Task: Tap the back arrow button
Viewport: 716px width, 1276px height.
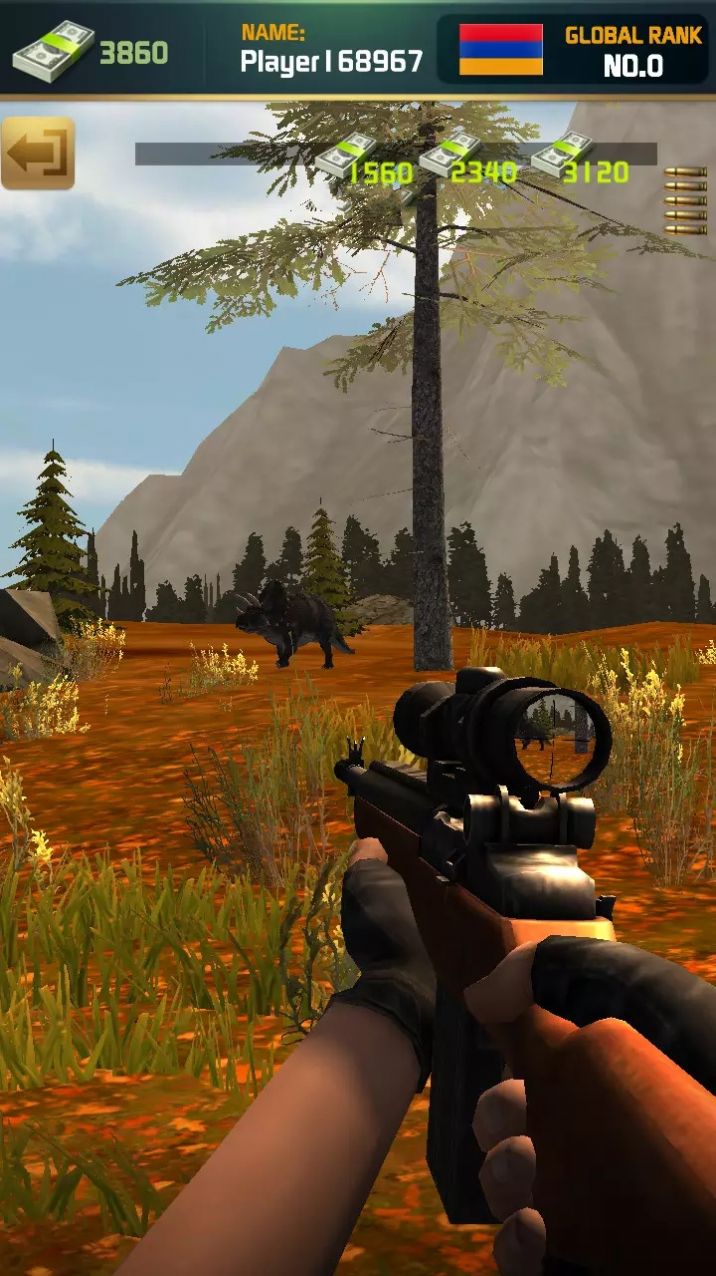Action: tap(38, 153)
